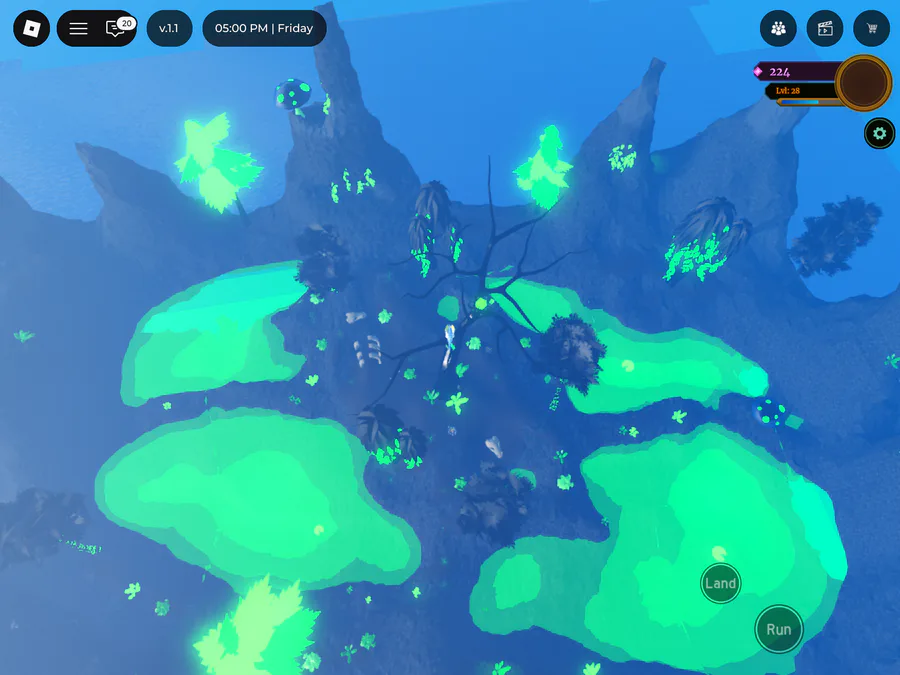Open the players group icon

pos(778,28)
